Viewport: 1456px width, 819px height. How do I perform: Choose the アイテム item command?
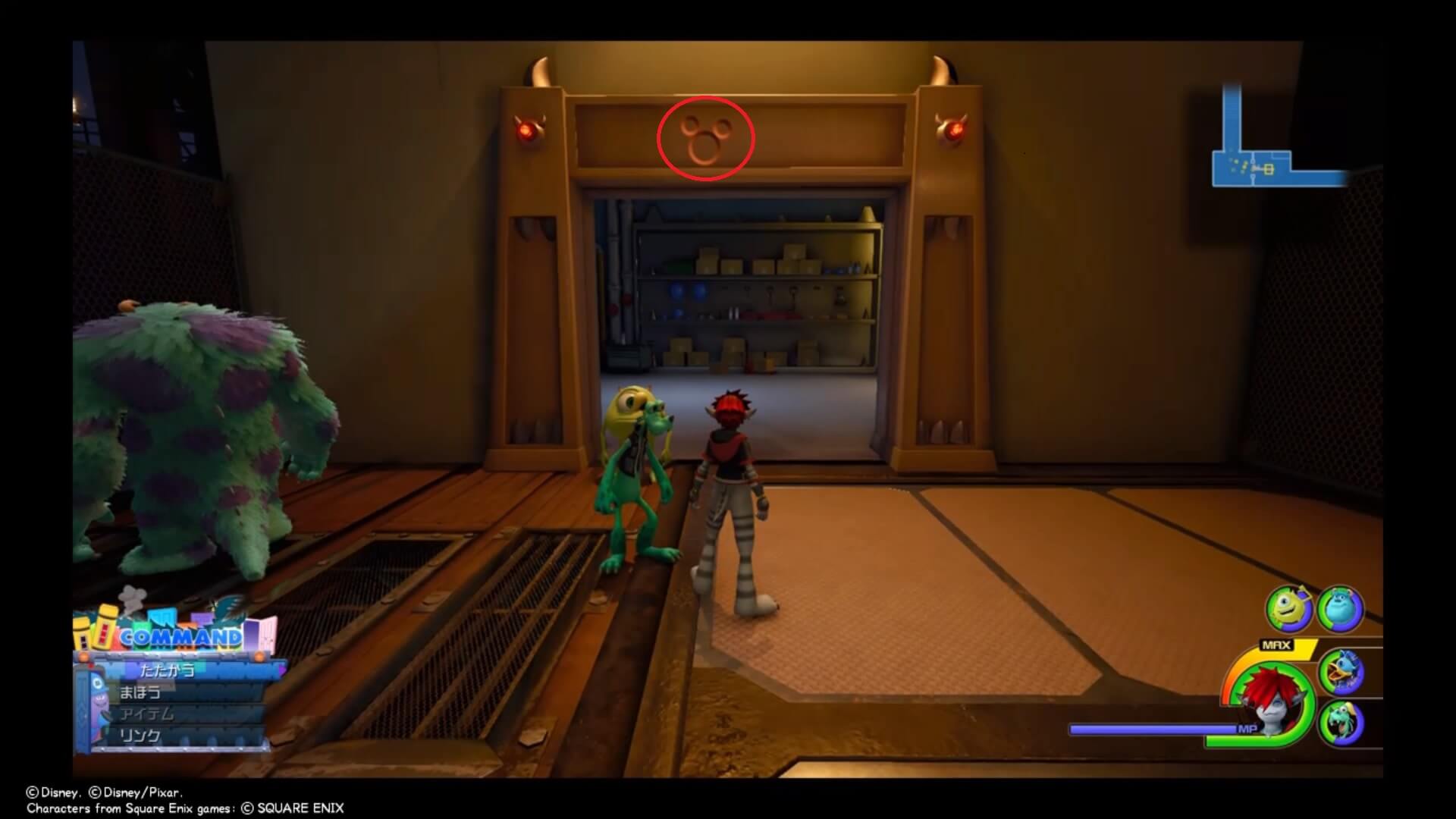coord(147,714)
